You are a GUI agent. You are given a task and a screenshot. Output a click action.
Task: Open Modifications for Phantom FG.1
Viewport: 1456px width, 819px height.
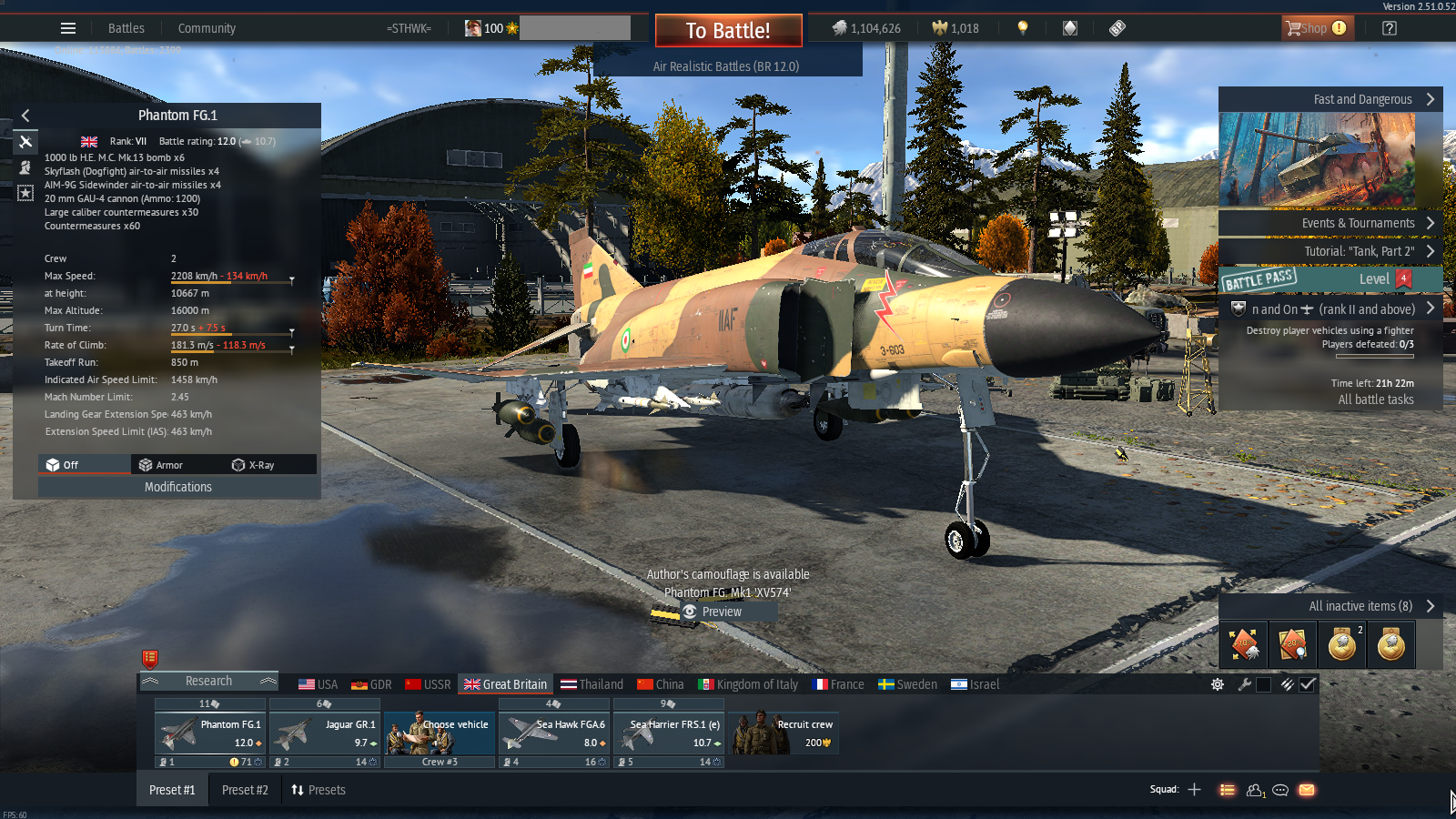(x=178, y=487)
